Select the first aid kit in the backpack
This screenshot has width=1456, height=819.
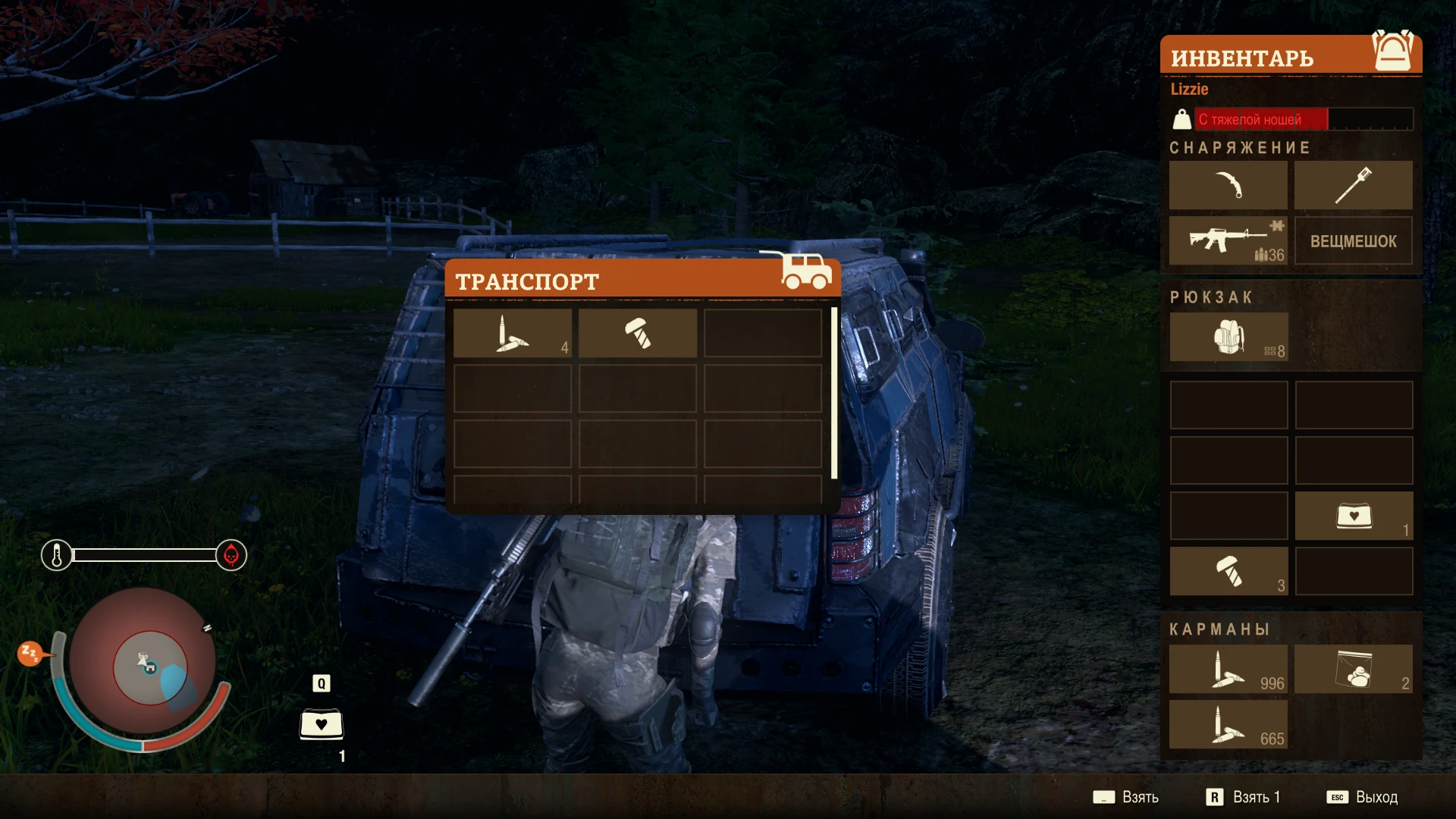click(1354, 516)
